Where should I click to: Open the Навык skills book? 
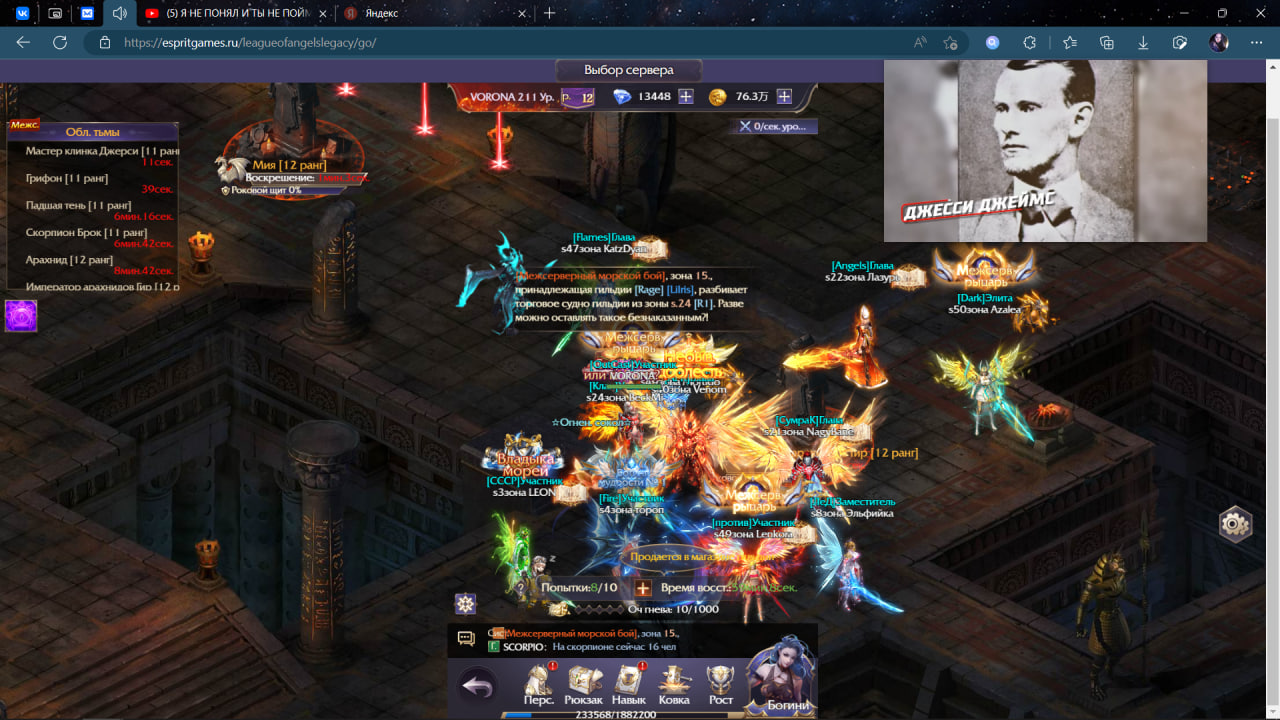pos(629,685)
